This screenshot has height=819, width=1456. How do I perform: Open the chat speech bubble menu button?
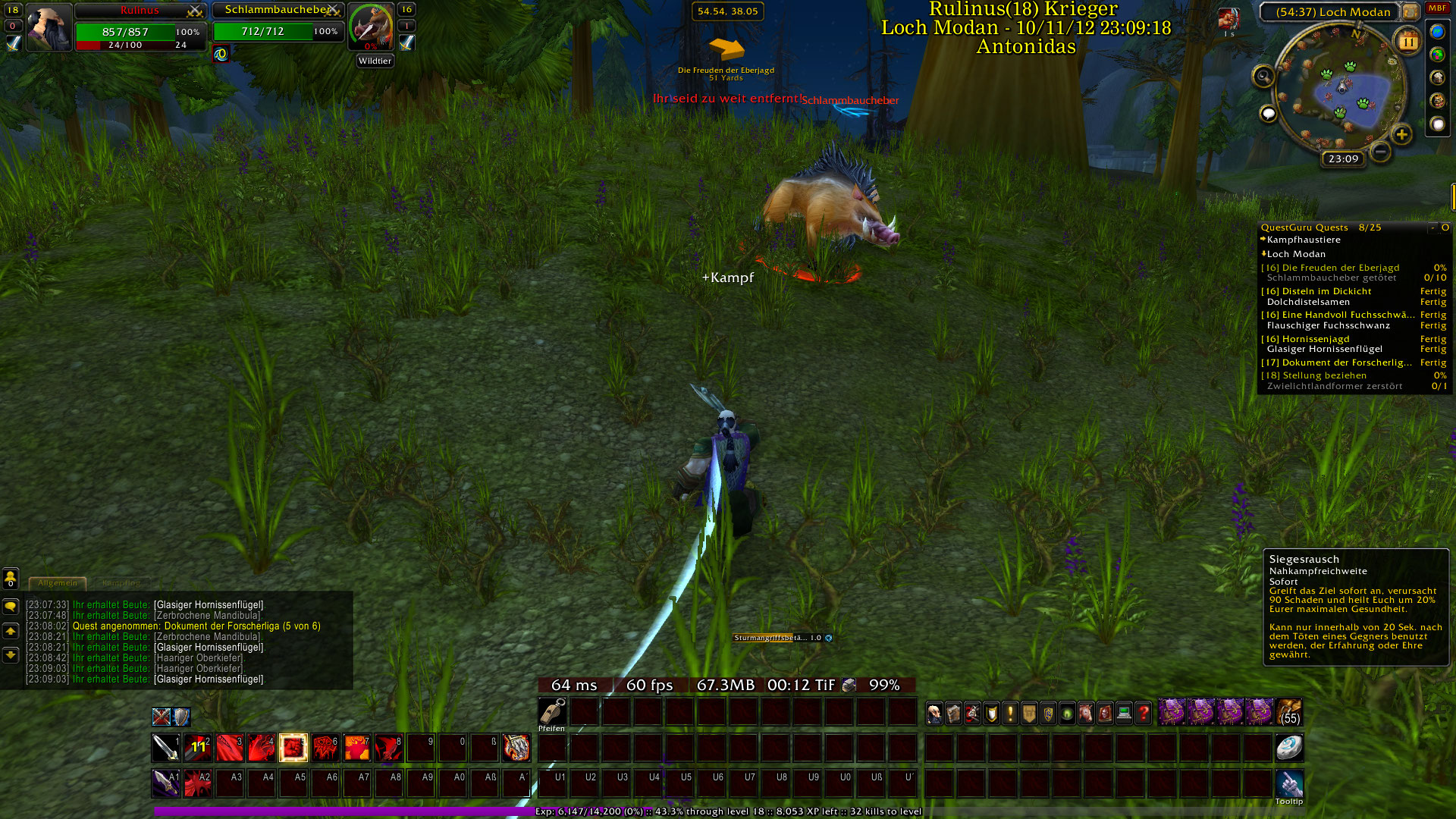click(x=11, y=607)
